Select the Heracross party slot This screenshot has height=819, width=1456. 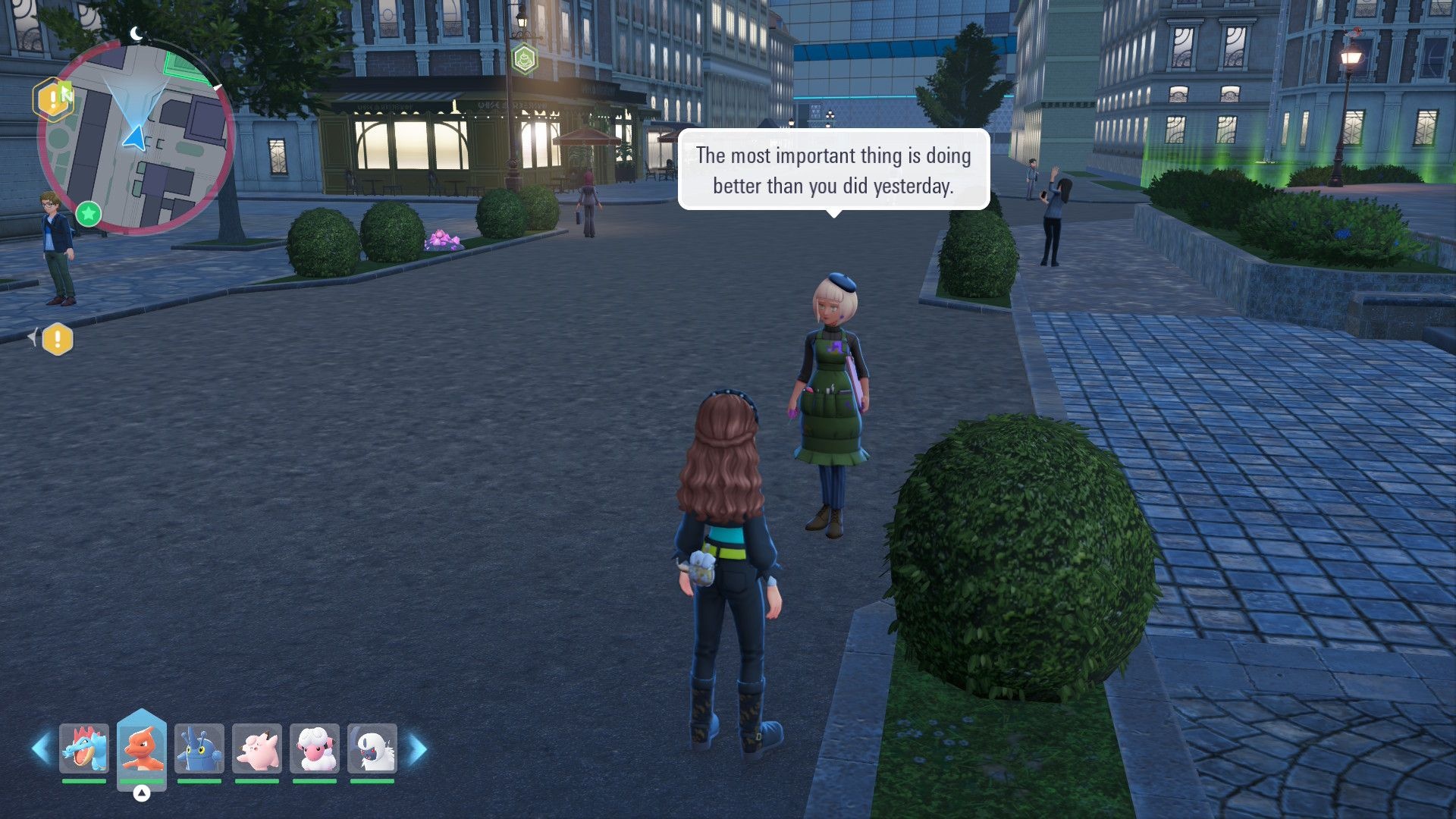pyautogui.click(x=199, y=748)
